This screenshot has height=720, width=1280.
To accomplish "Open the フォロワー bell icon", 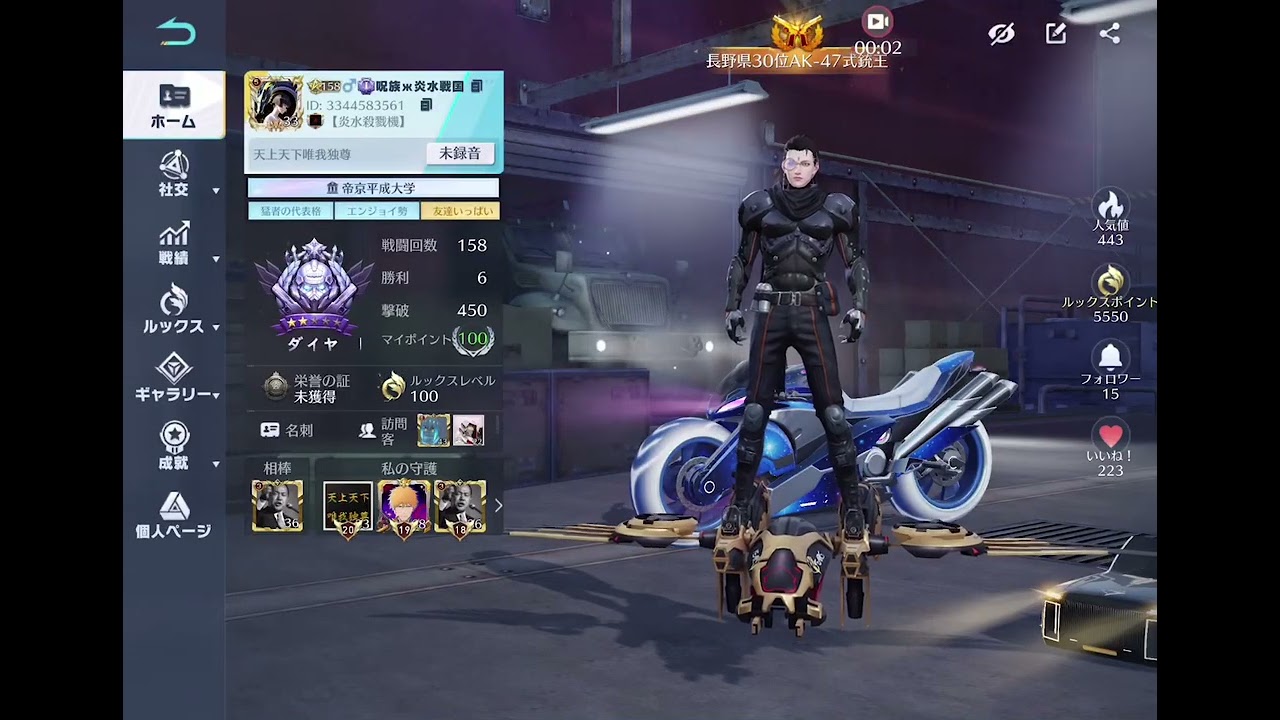I will point(1110,358).
